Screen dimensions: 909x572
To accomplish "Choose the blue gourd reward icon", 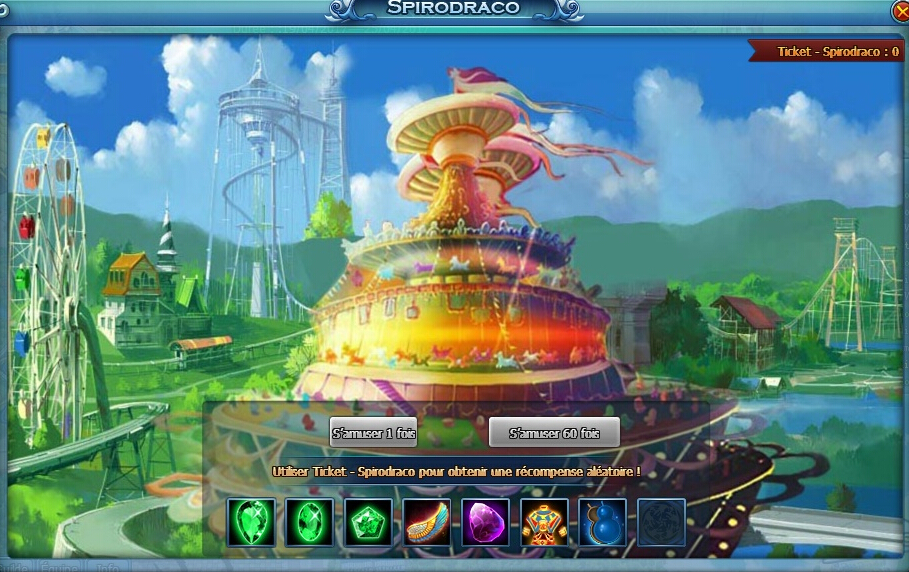I will pos(603,522).
